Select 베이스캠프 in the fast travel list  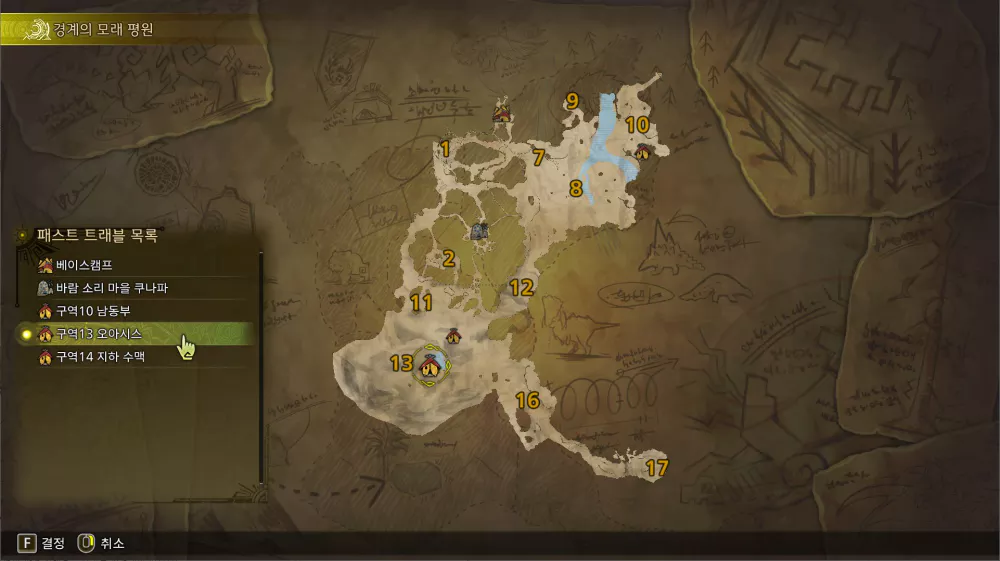click(85, 266)
